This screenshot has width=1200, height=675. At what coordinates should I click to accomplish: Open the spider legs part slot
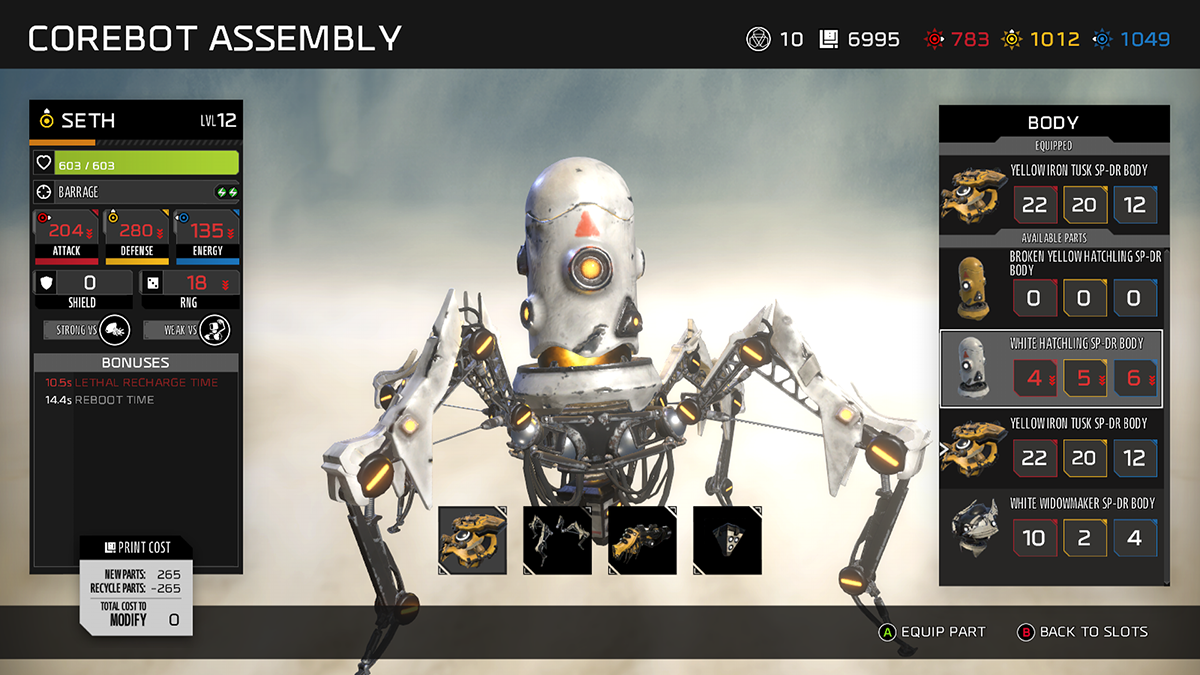557,540
